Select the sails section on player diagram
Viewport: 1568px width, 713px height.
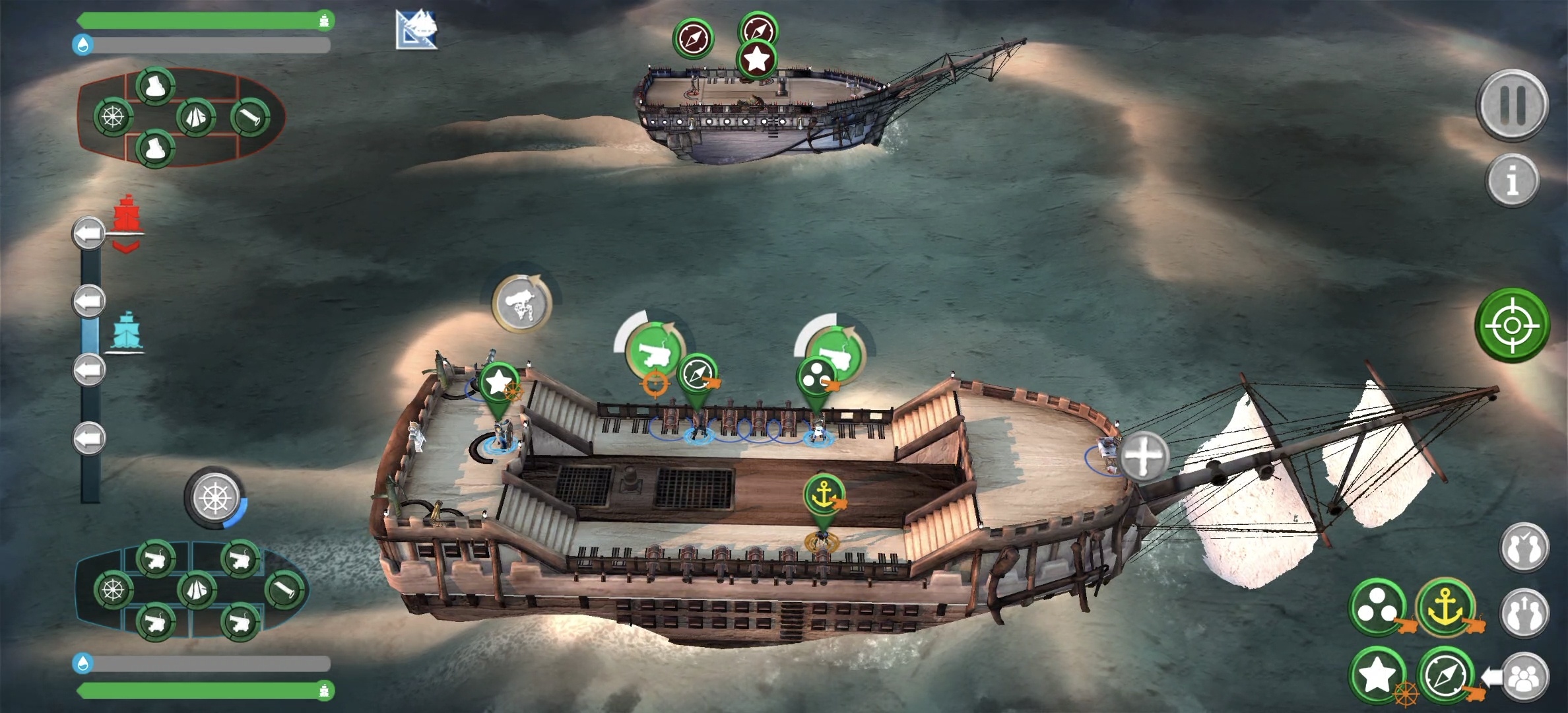click(x=196, y=589)
